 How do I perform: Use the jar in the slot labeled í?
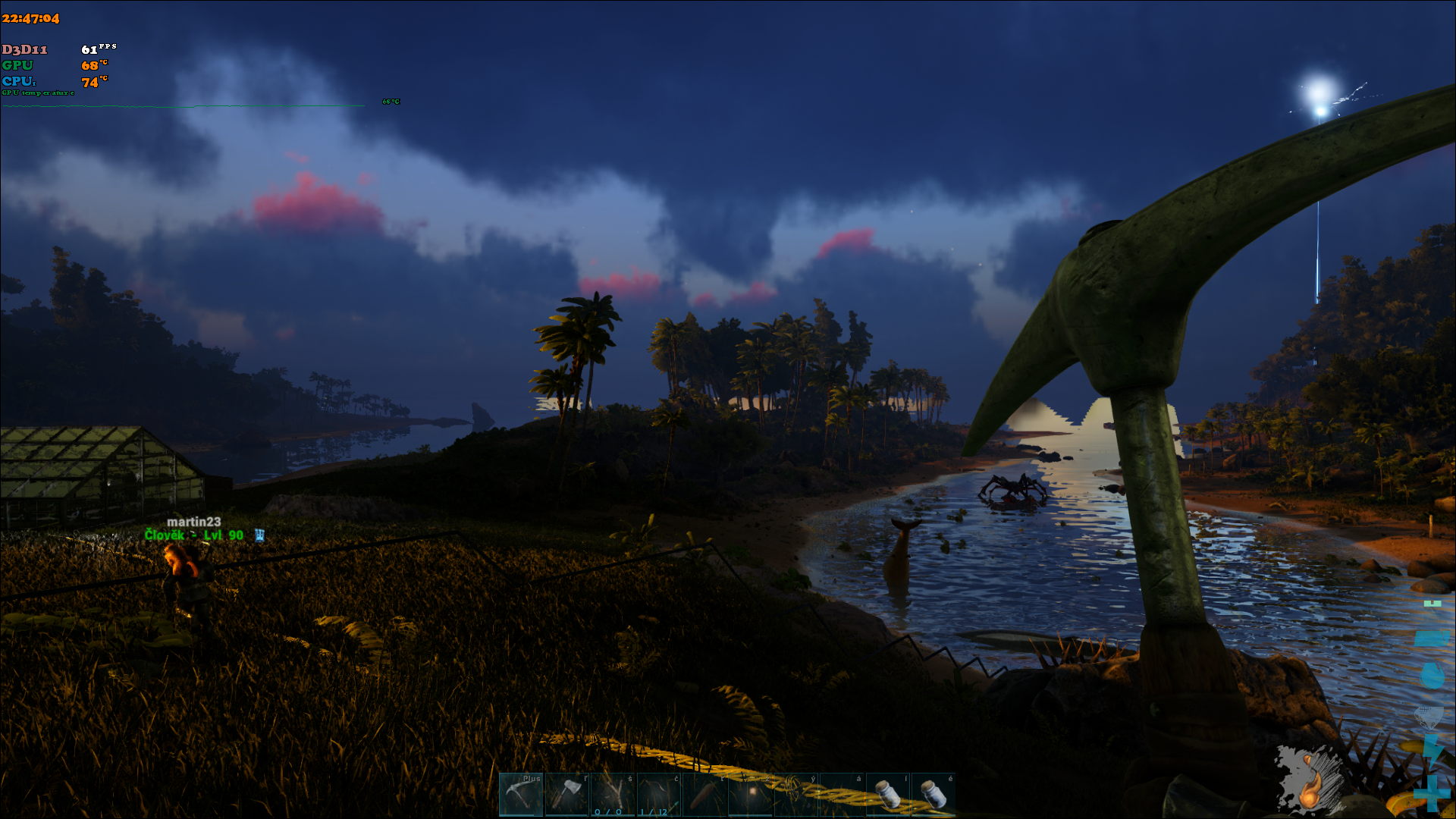coord(887,794)
